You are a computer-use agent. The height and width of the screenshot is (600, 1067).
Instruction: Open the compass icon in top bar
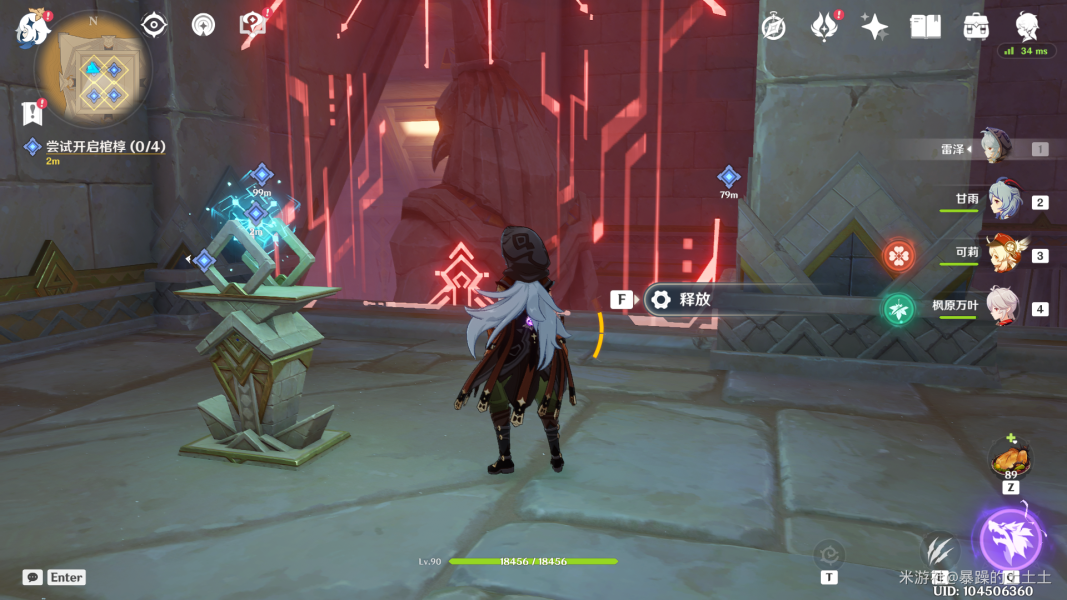(773, 27)
